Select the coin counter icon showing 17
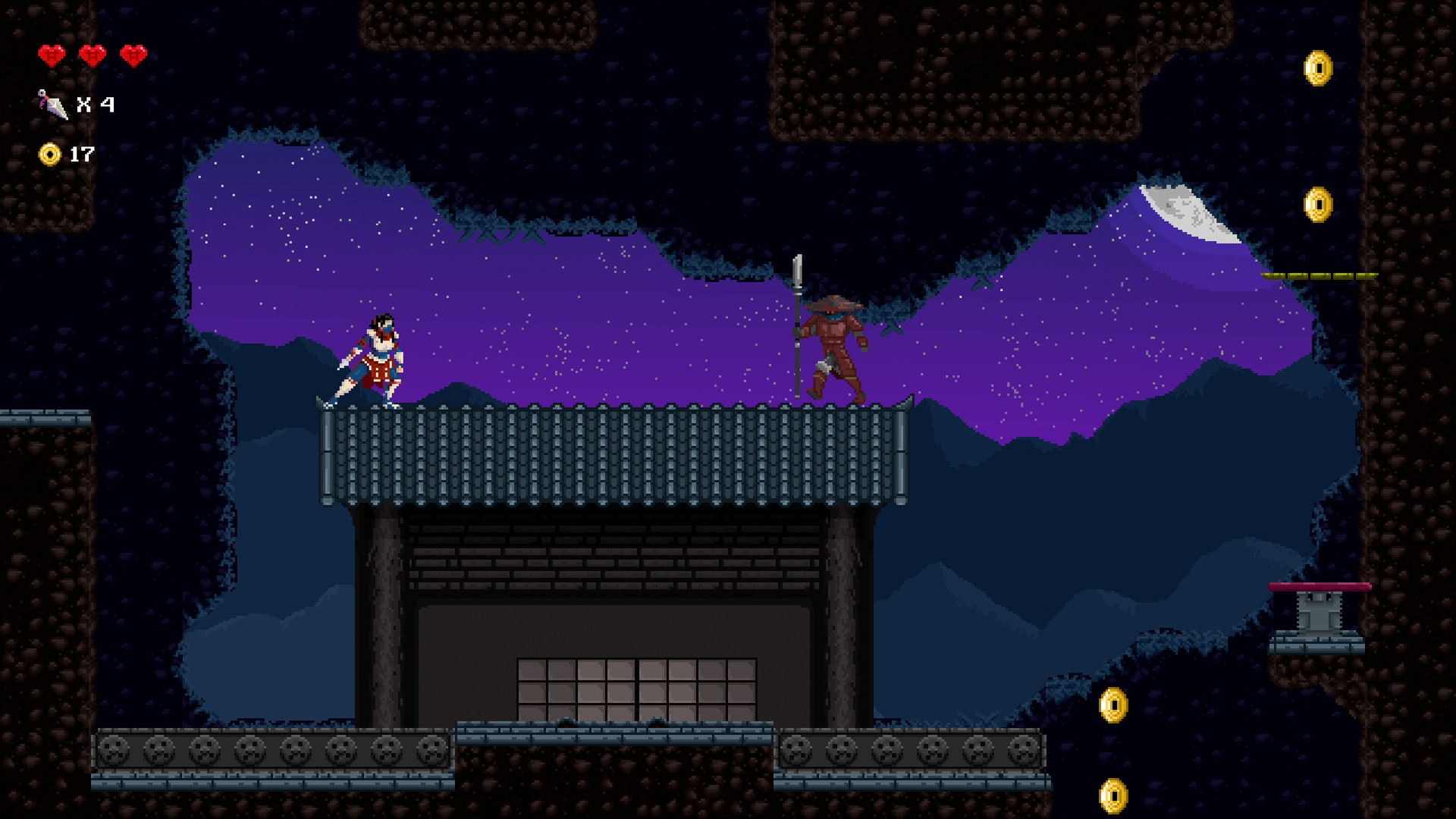Image resolution: width=1456 pixels, height=819 pixels. point(50,156)
